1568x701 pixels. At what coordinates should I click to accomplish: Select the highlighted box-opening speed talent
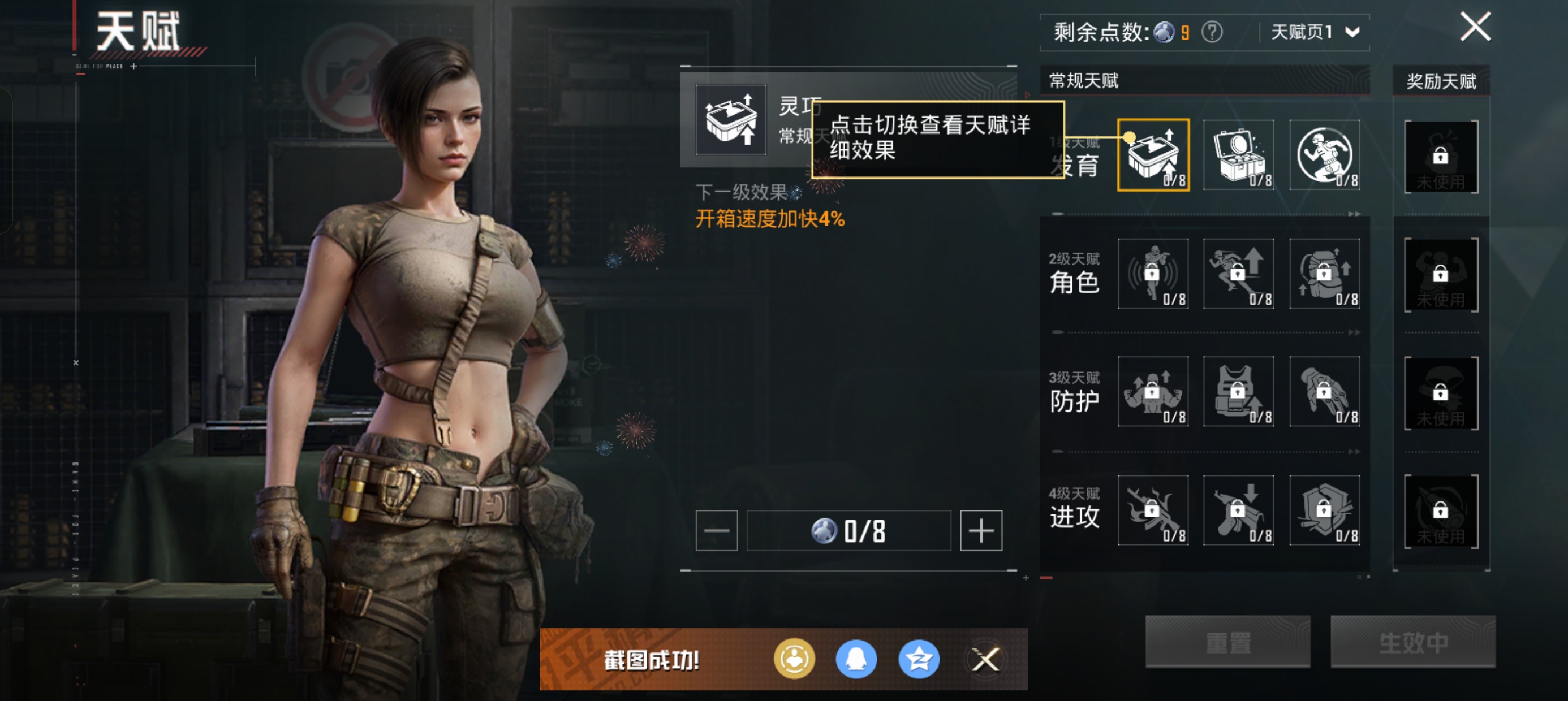coord(1153,155)
